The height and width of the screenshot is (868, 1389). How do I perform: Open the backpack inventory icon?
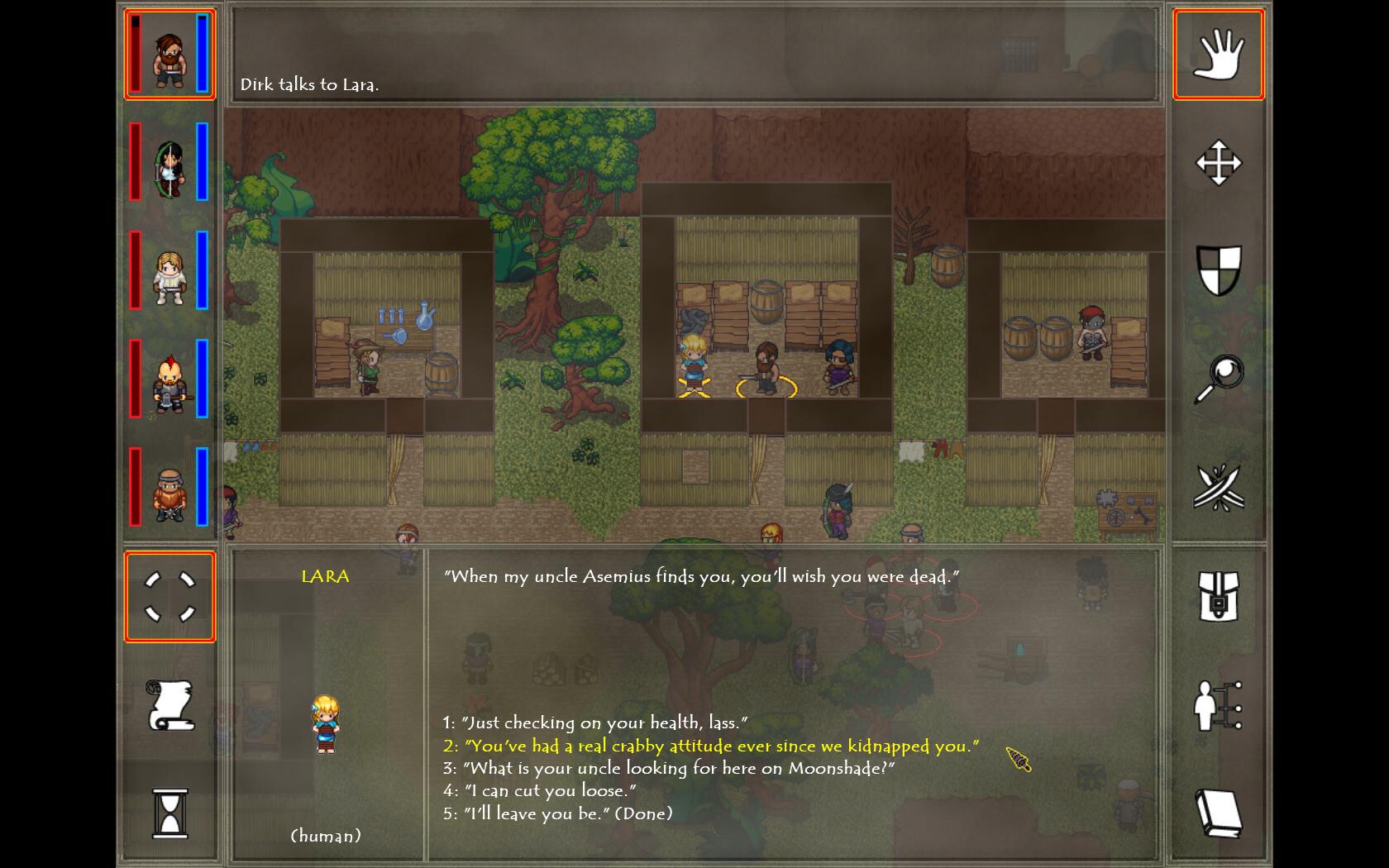1219,597
